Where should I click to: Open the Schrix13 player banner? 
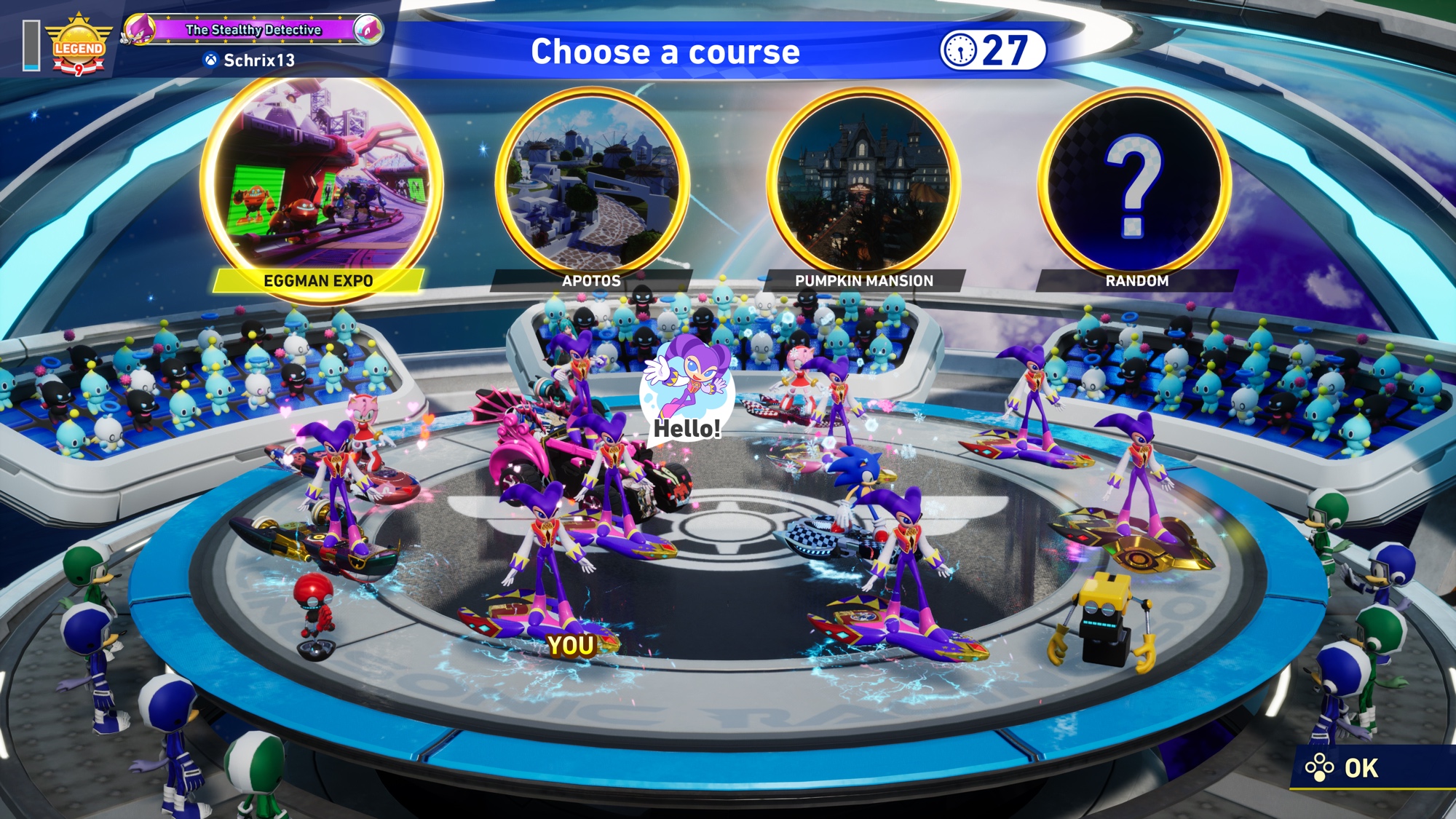click(x=251, y=44)
